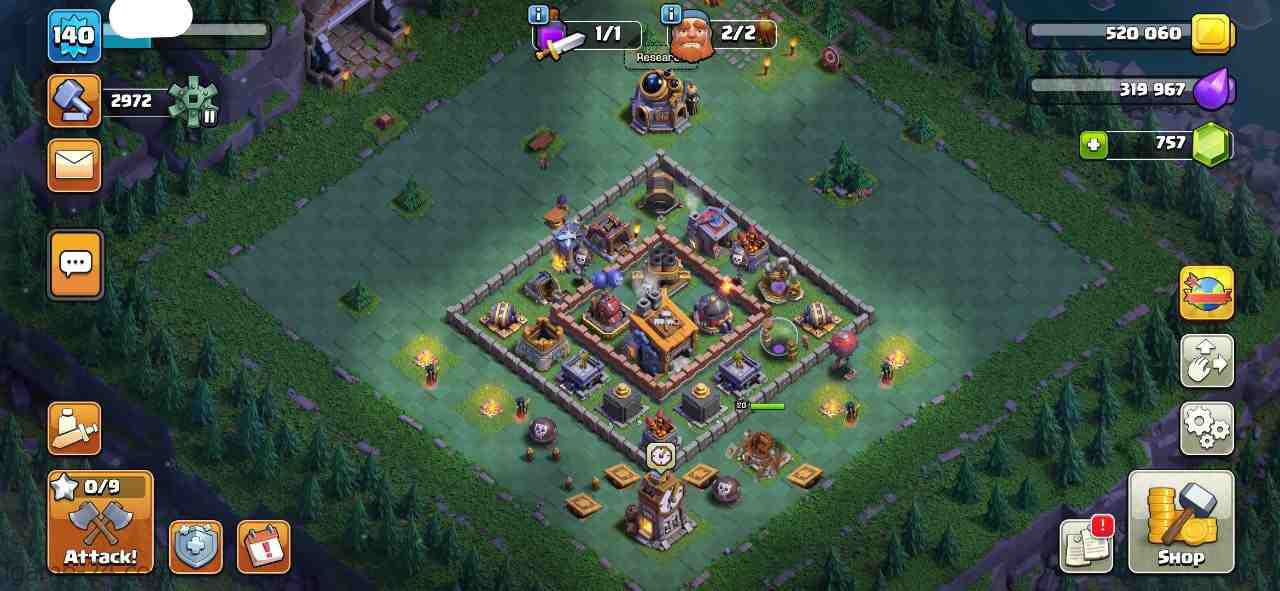Open the chat speech bubble panel
Image resolution: width=1280 pixels, height=591 pixels.
point(75,264)
